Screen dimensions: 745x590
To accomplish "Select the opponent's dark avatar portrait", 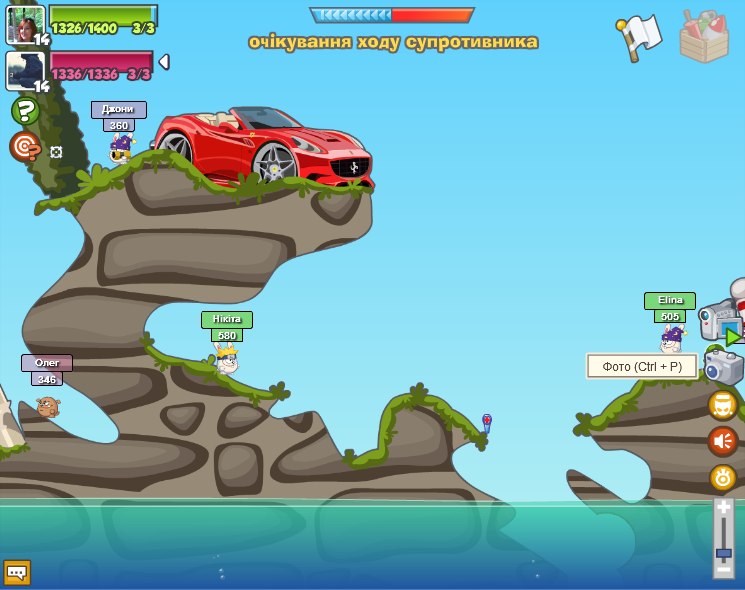I will pyautogui.click(x=24, y=70).
